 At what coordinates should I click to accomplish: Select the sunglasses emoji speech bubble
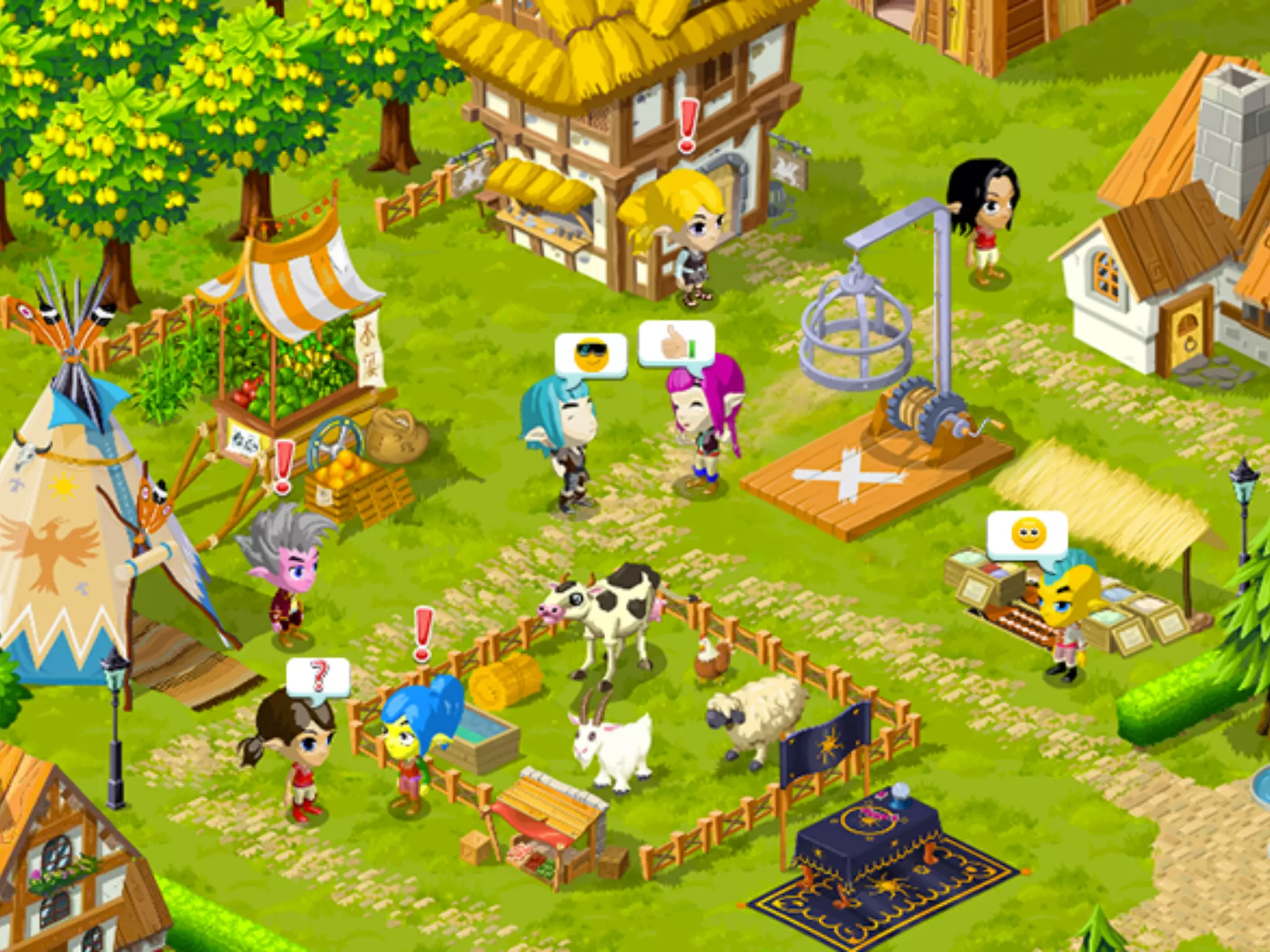pos(590,355)
